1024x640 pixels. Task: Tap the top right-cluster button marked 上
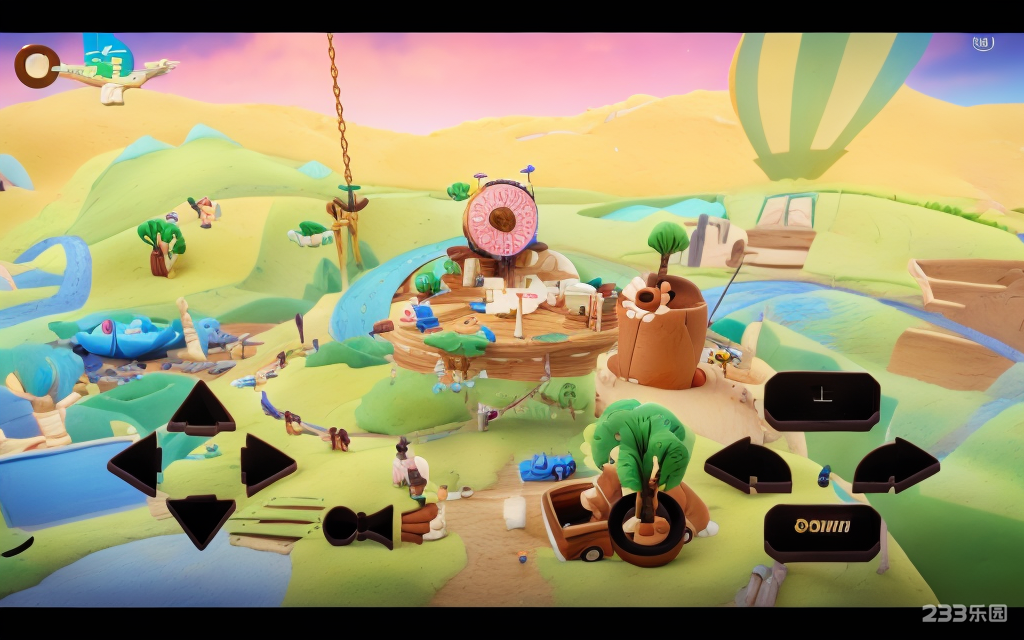(822, 400)
